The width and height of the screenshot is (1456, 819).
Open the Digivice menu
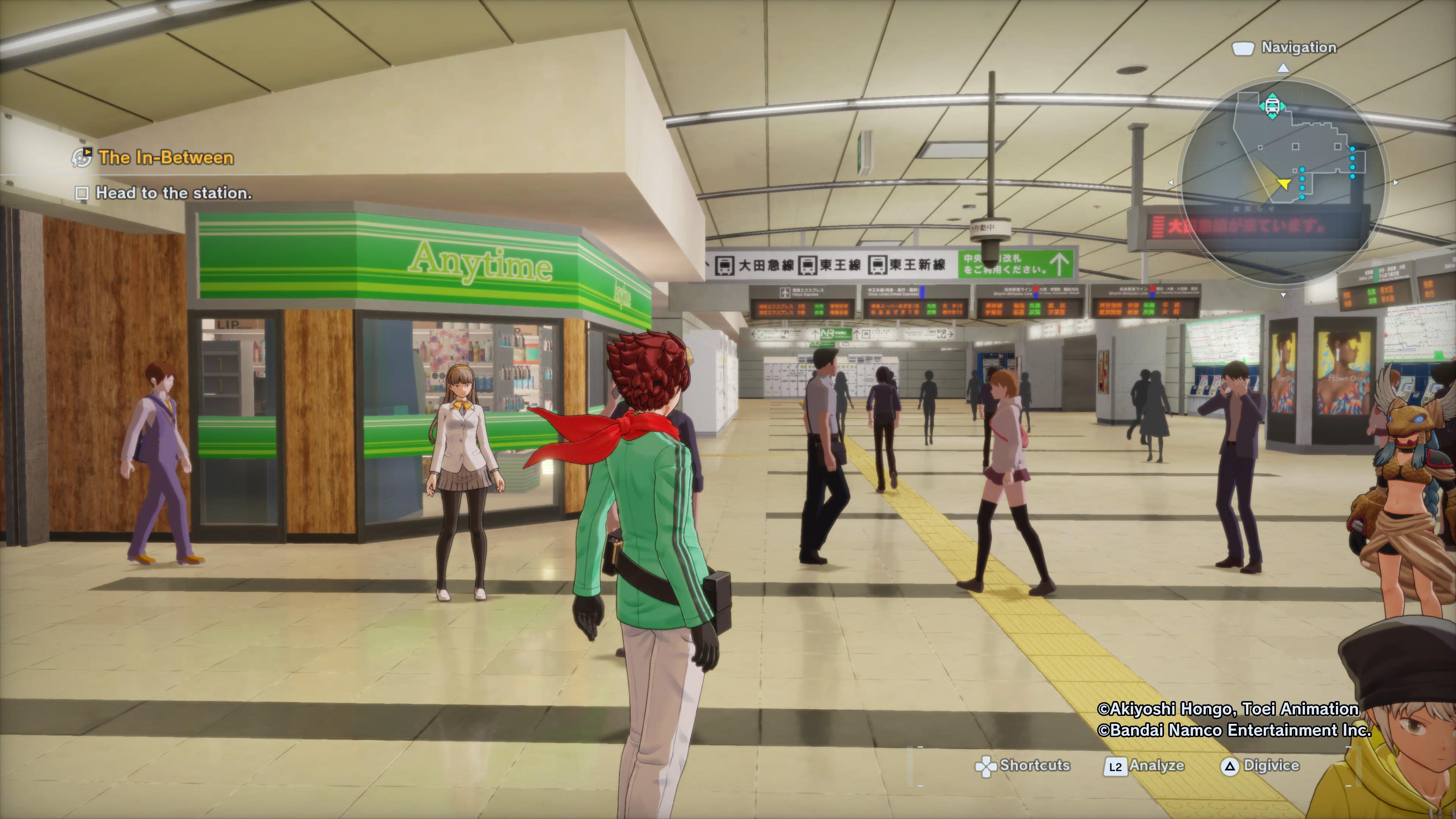click(1261, 766)
